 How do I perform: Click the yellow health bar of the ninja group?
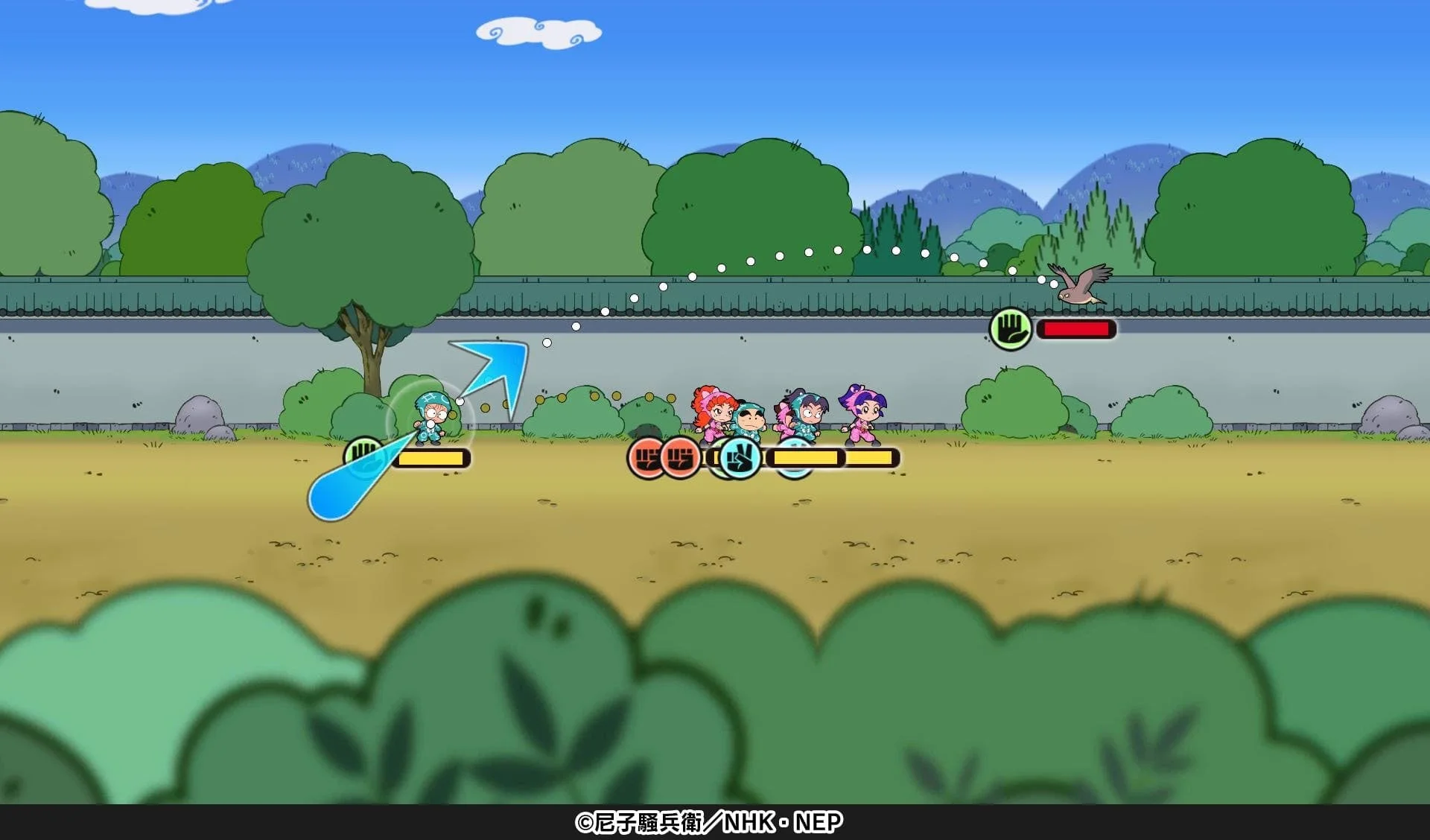pos(834,457)
